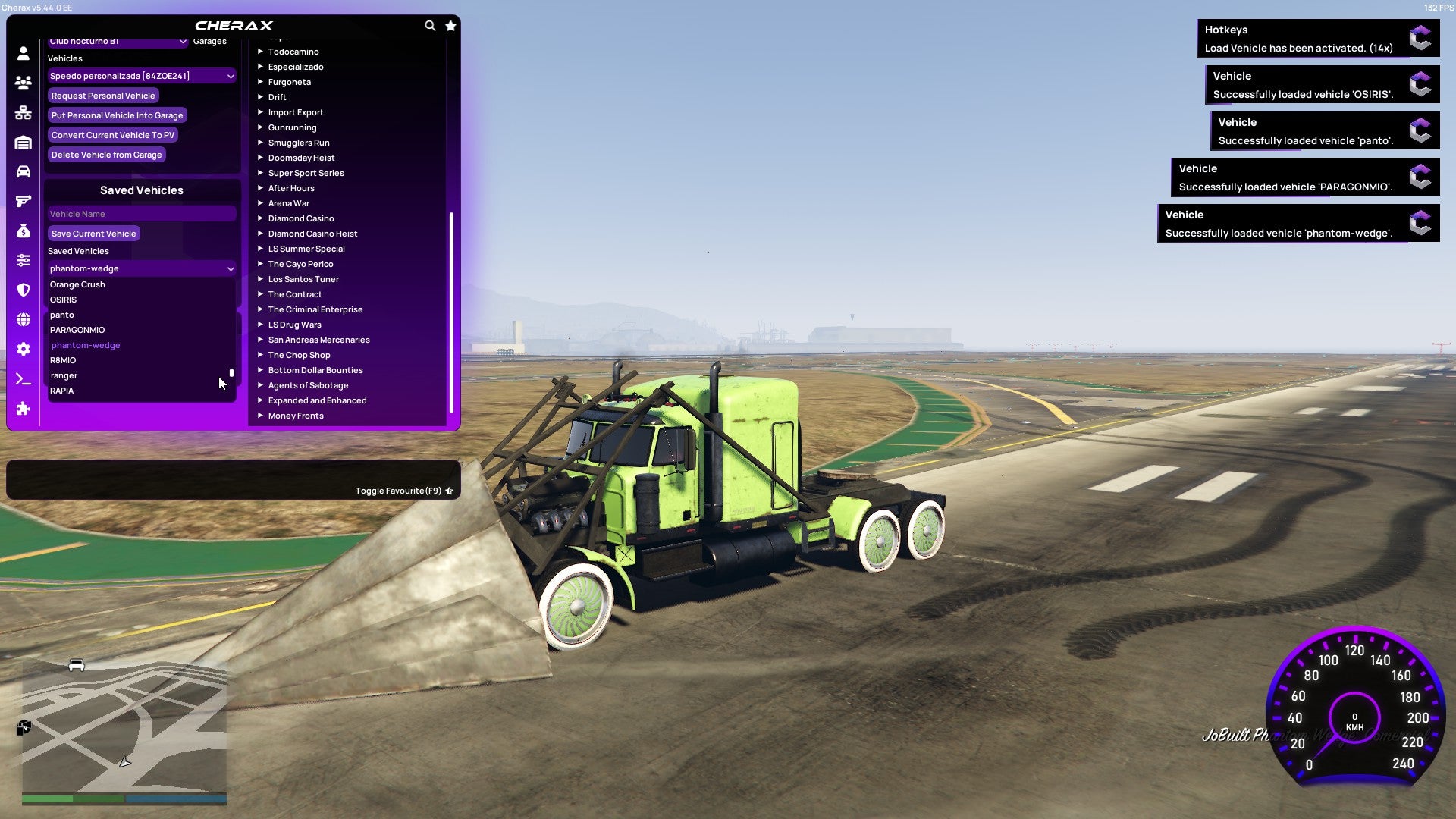Open the Self menu in the sidebar
The image size is (1456, 819).
click(x=22, y=53)
